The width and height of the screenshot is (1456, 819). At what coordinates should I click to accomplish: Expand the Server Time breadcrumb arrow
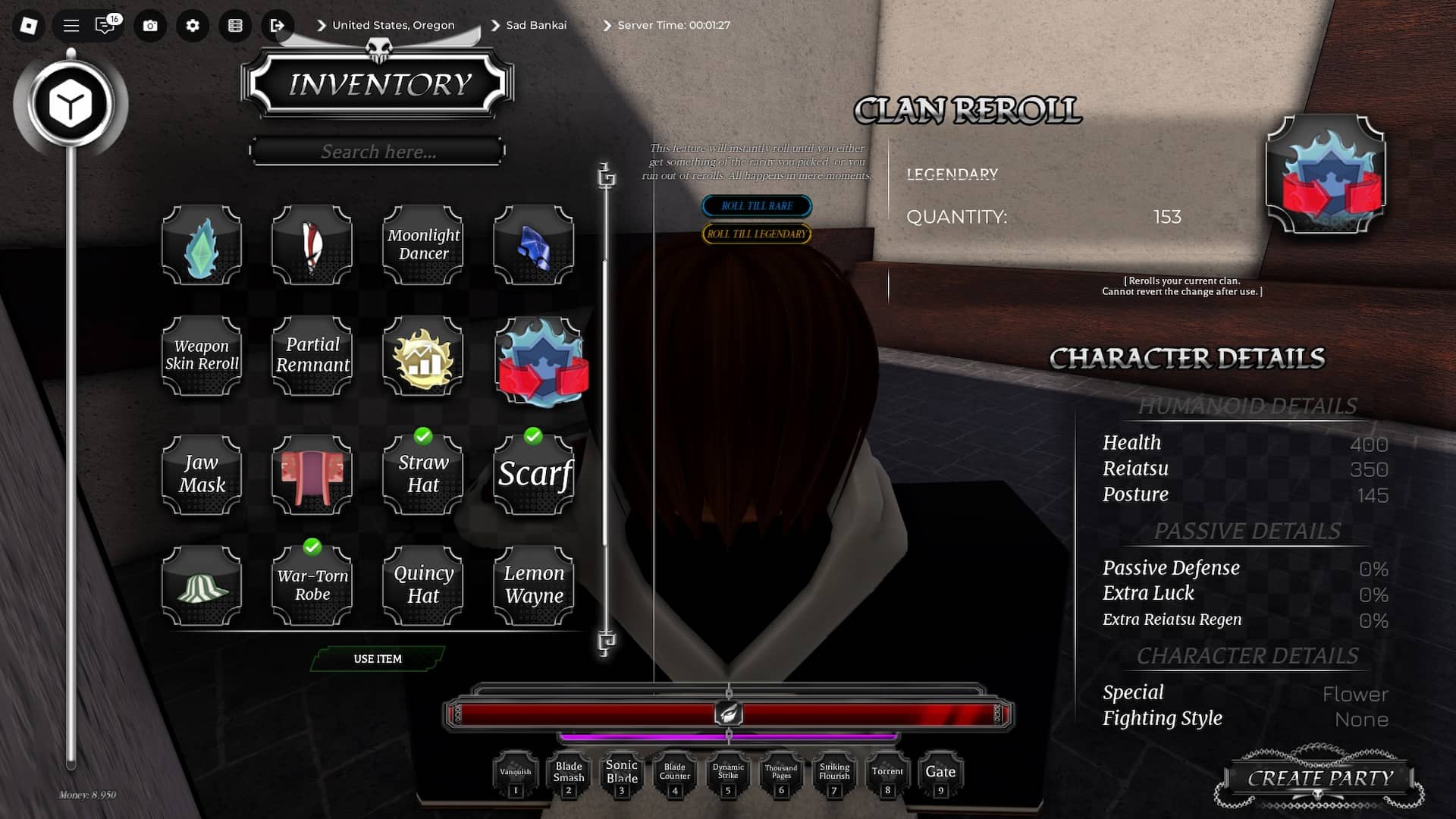point(607,25)
